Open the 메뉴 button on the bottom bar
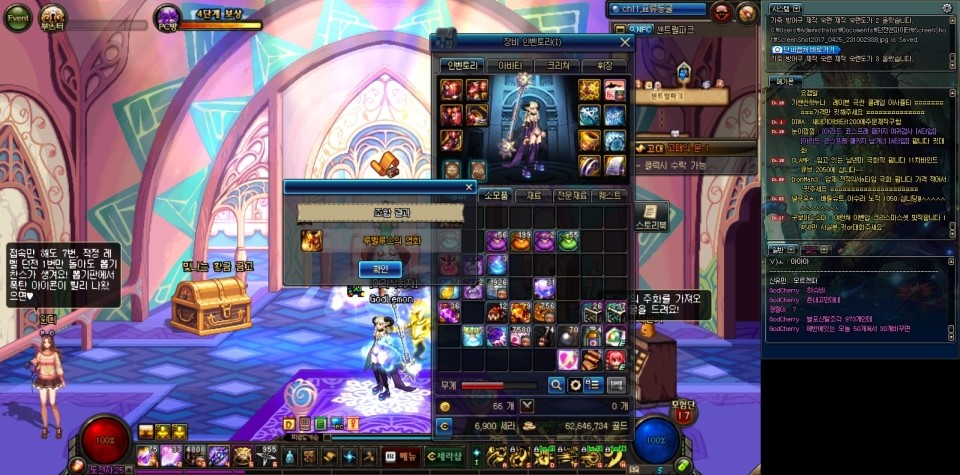Screen dimensions: 960x475 pyautogui.click(x=402, y=456)
